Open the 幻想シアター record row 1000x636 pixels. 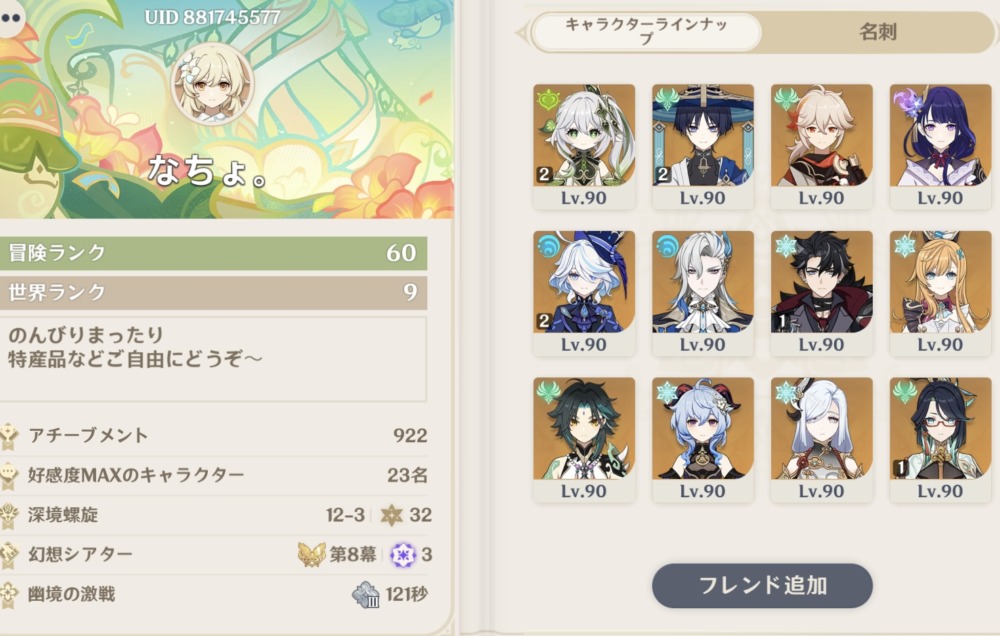coord(215,554)
